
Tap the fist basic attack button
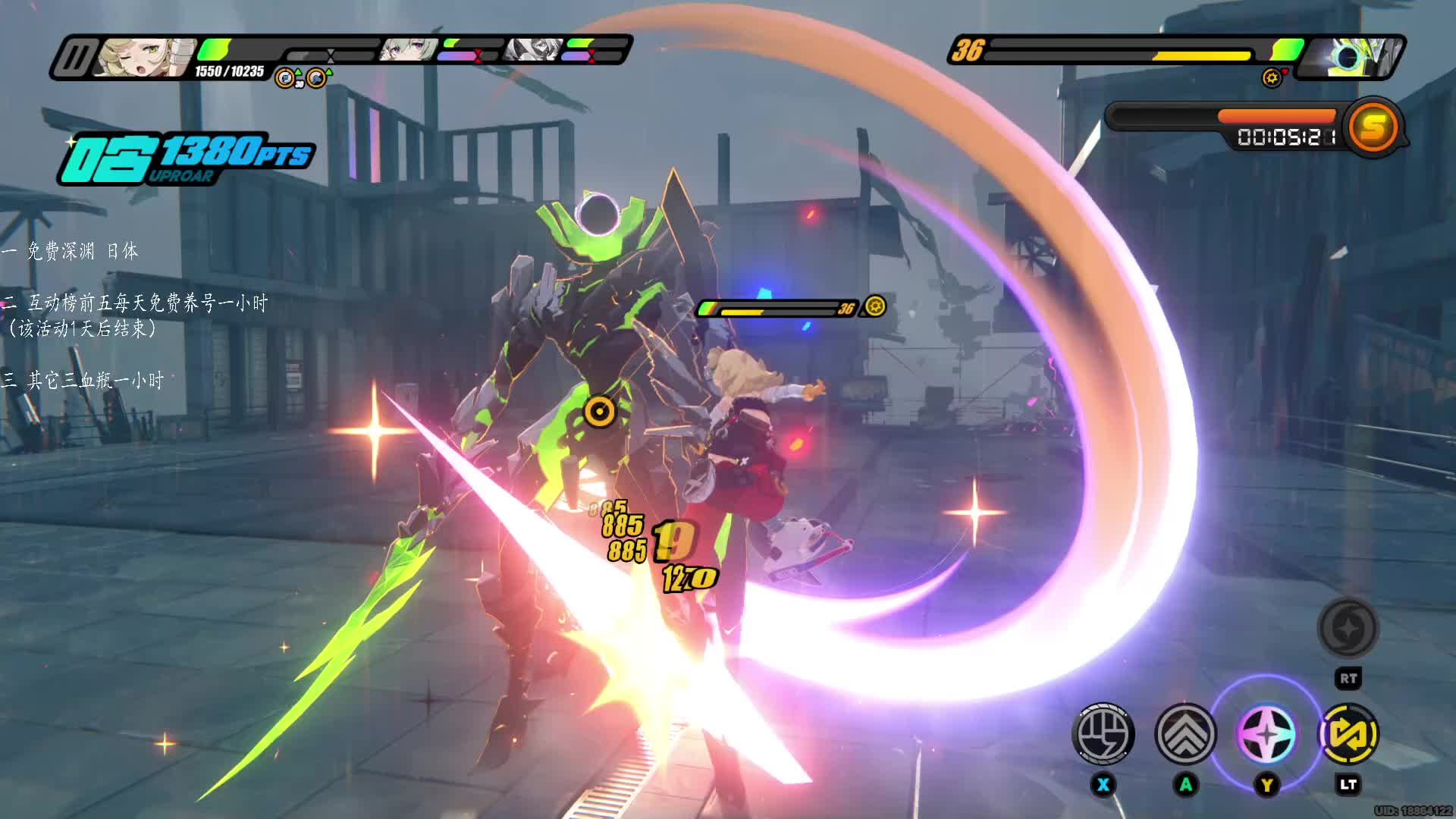pos(1103,733)
